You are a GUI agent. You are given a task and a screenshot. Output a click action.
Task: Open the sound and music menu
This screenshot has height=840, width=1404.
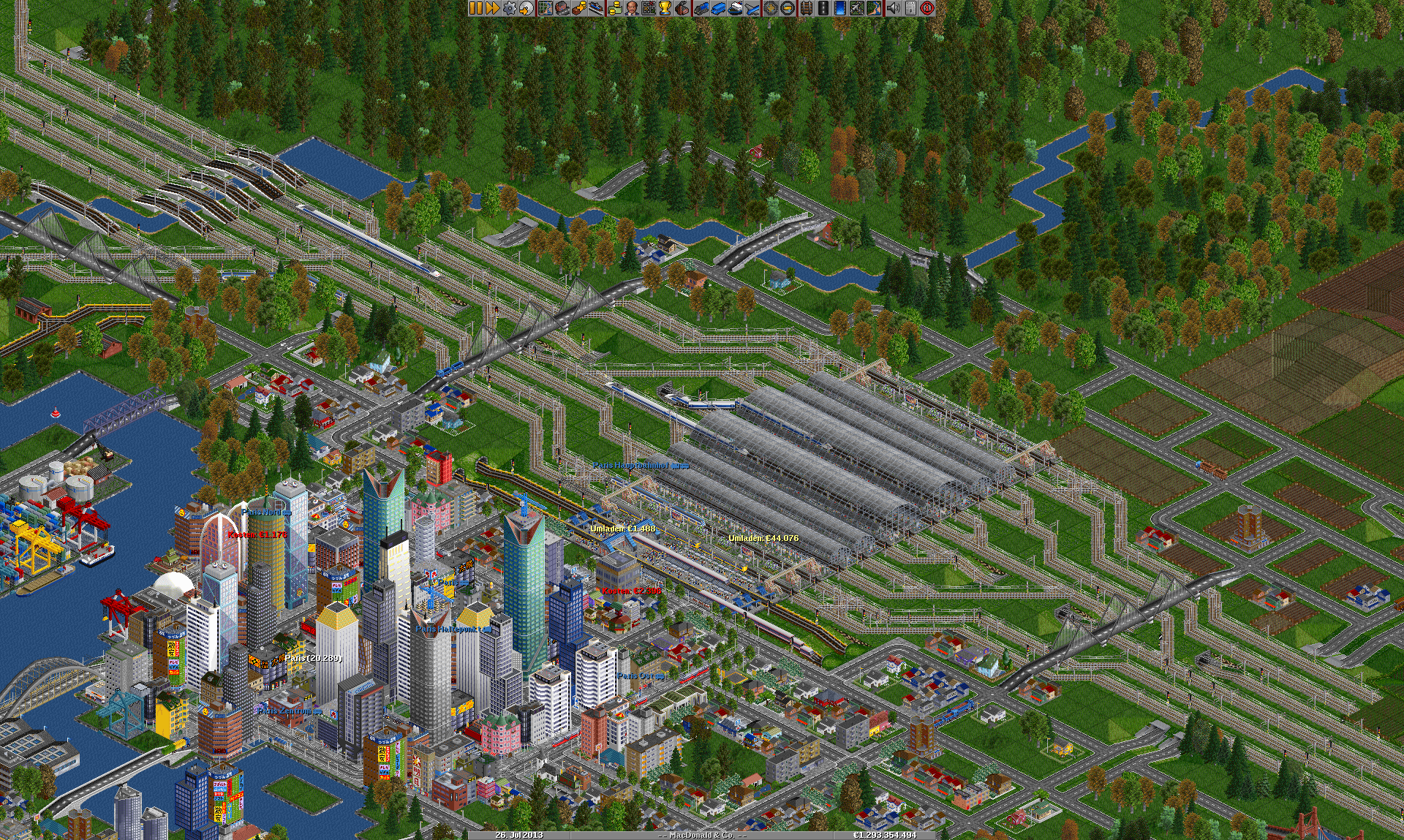pyautogui.click(x=893, y=8)
